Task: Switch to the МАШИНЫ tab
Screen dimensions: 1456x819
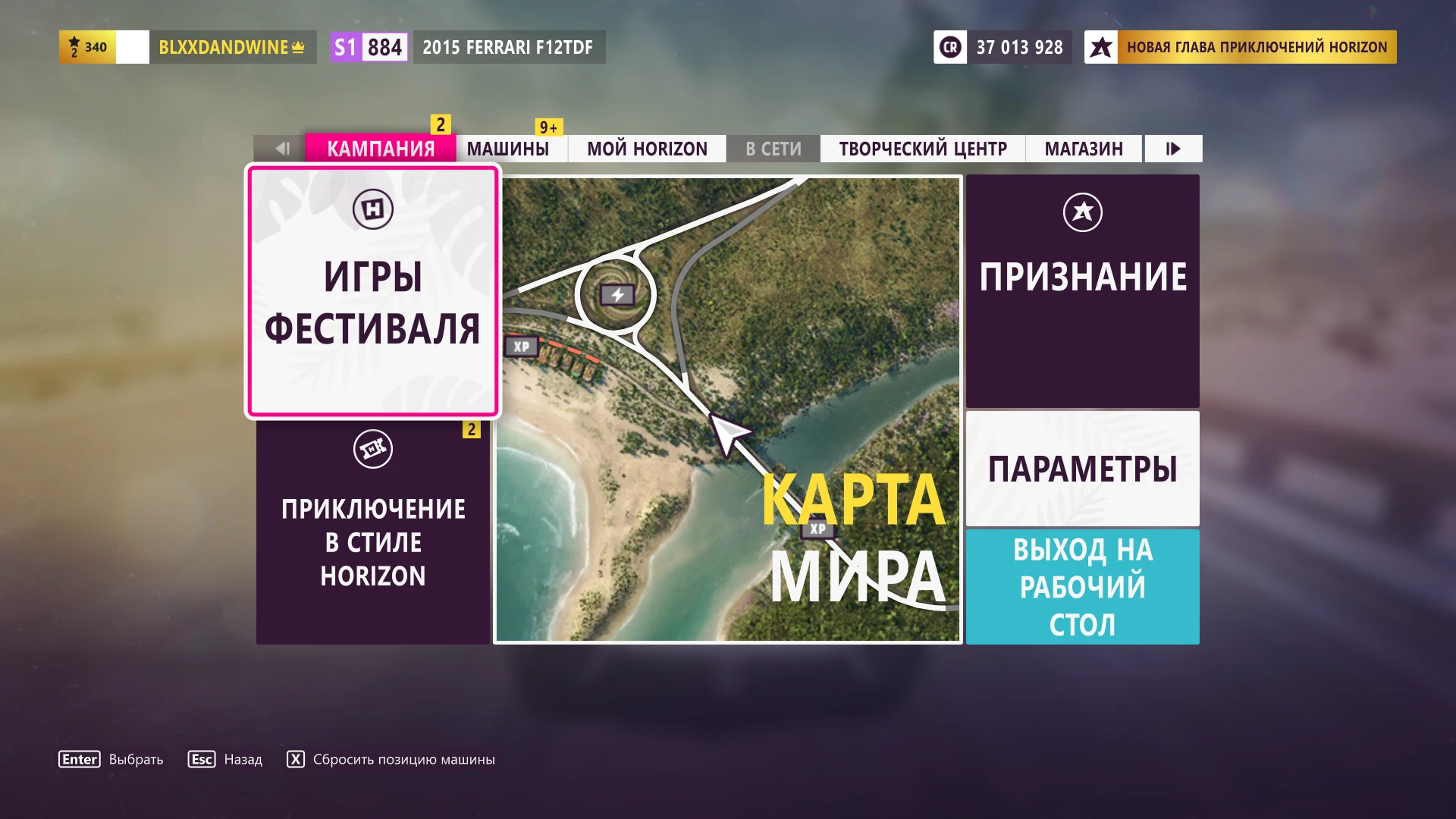Action: (x=510, y=149)
